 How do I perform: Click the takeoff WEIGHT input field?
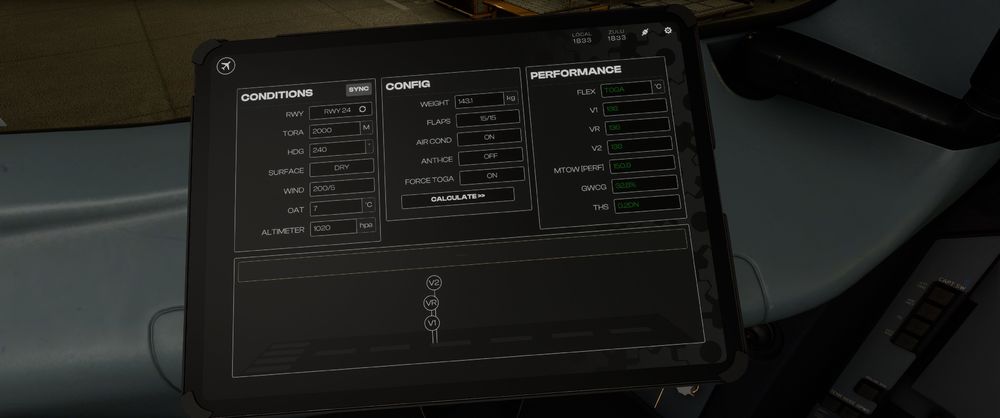[x=477, y=101]
